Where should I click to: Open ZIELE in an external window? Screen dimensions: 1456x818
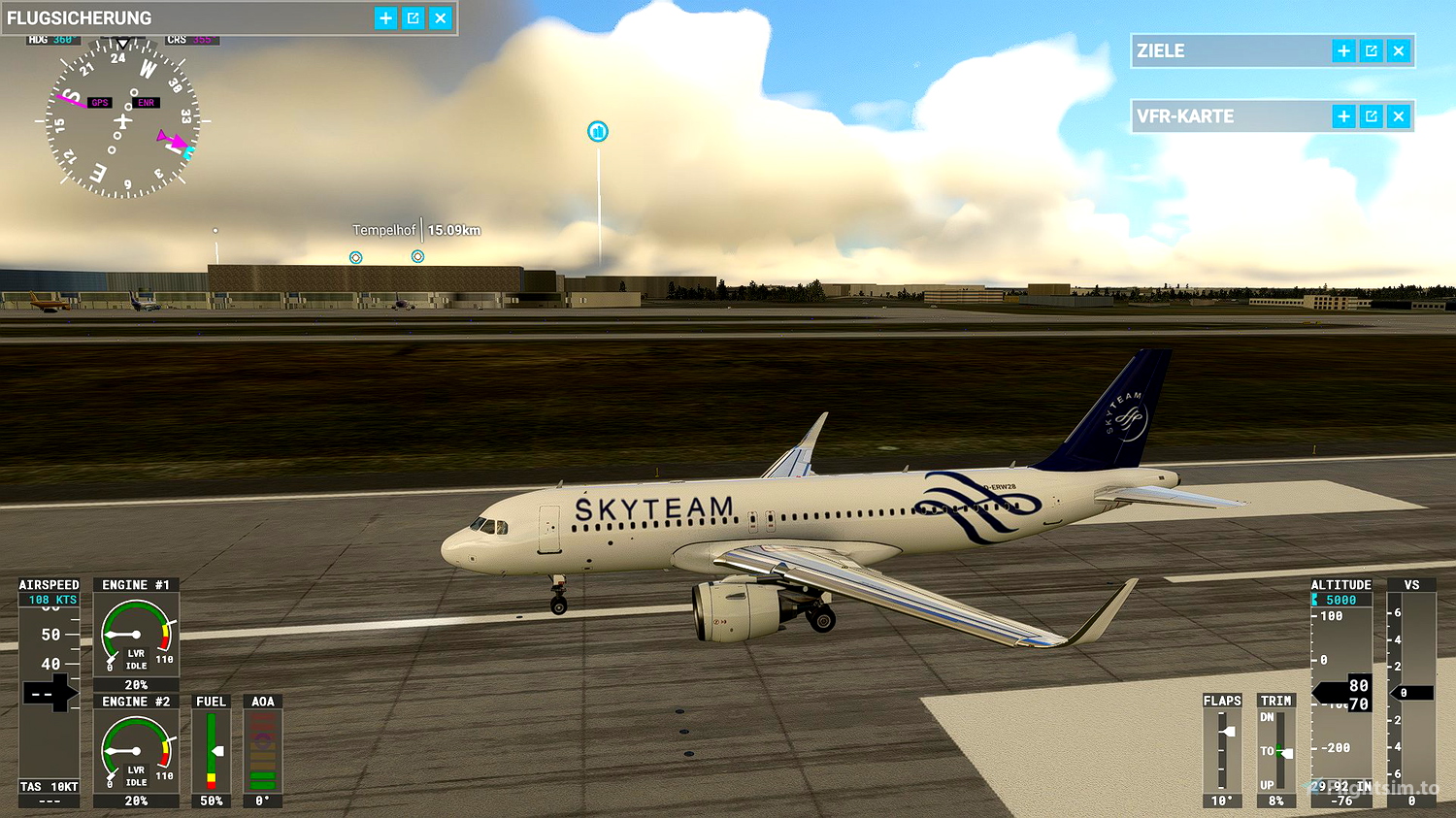tap(1371, 50)
